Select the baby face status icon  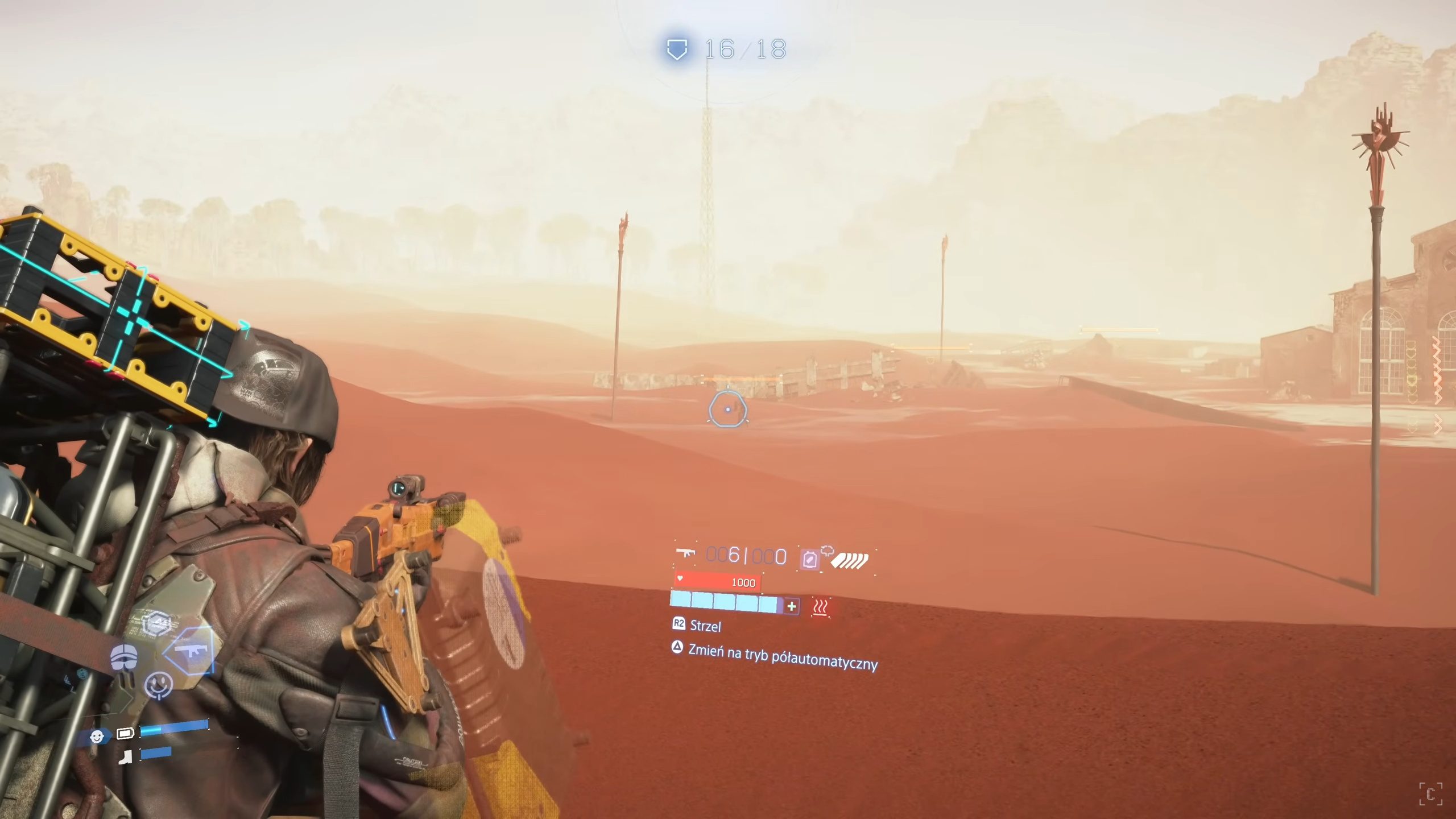pyautogui.click(x=97, y=737)
